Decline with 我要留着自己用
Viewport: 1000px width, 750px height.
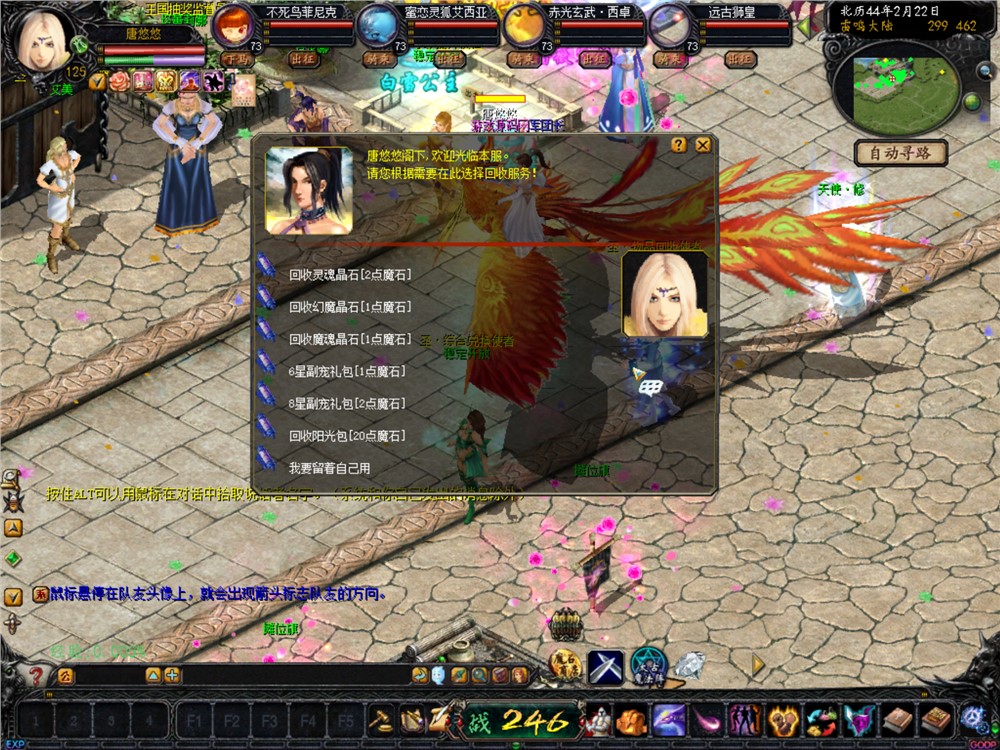pos(329,468)
